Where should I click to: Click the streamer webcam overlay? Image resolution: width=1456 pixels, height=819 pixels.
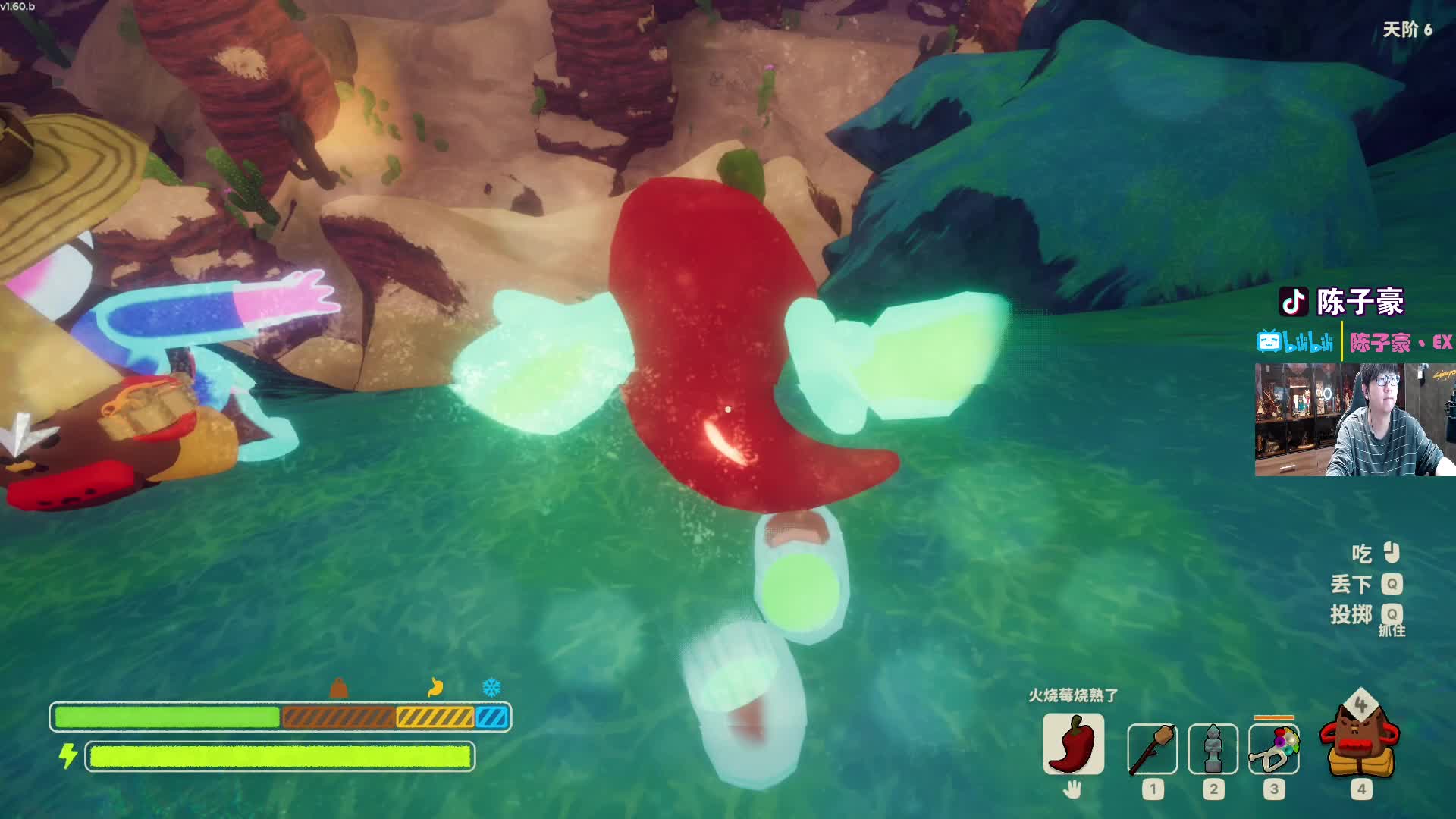coord(1354,419)
